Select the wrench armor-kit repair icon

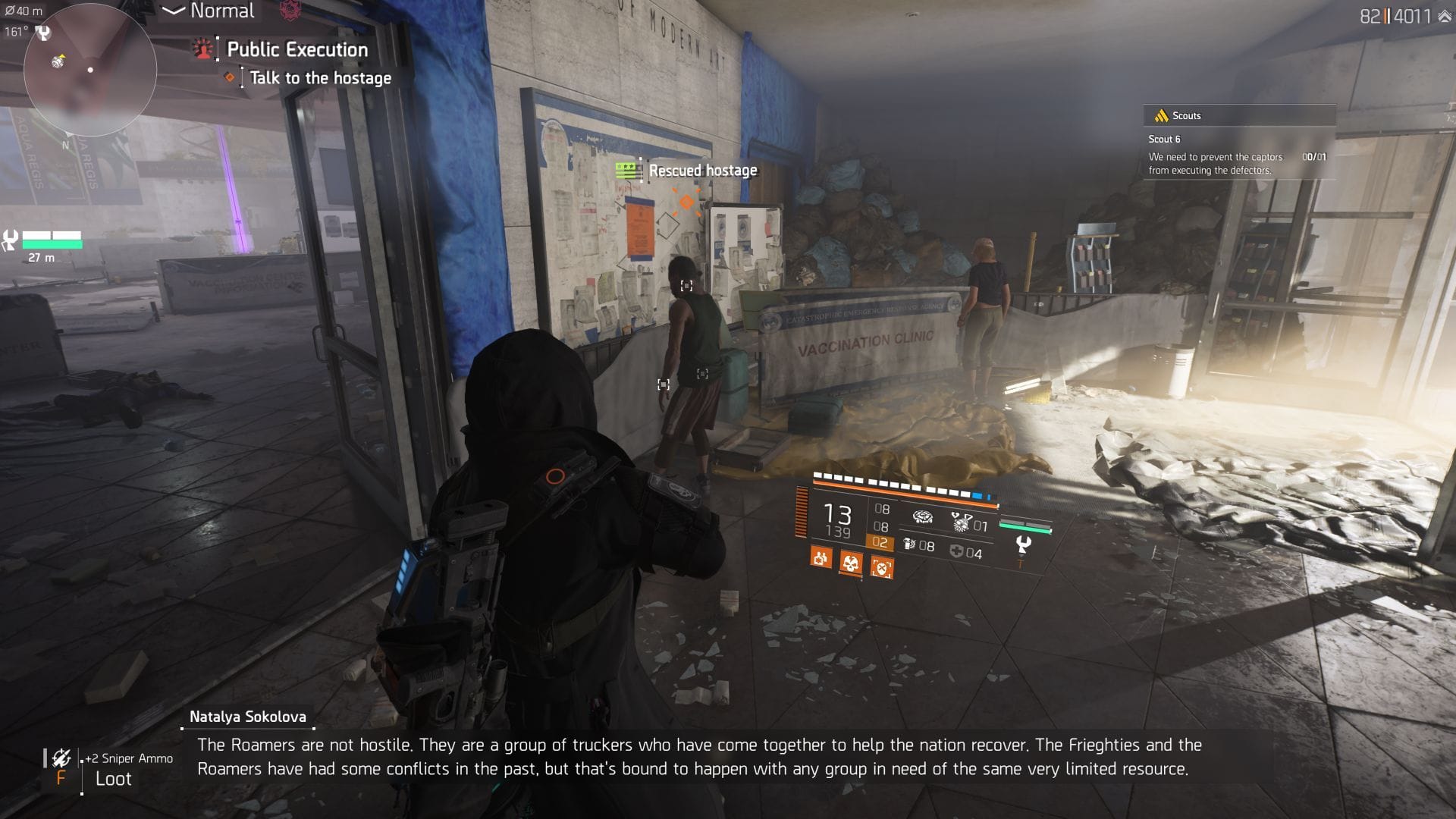point(1025,544)
